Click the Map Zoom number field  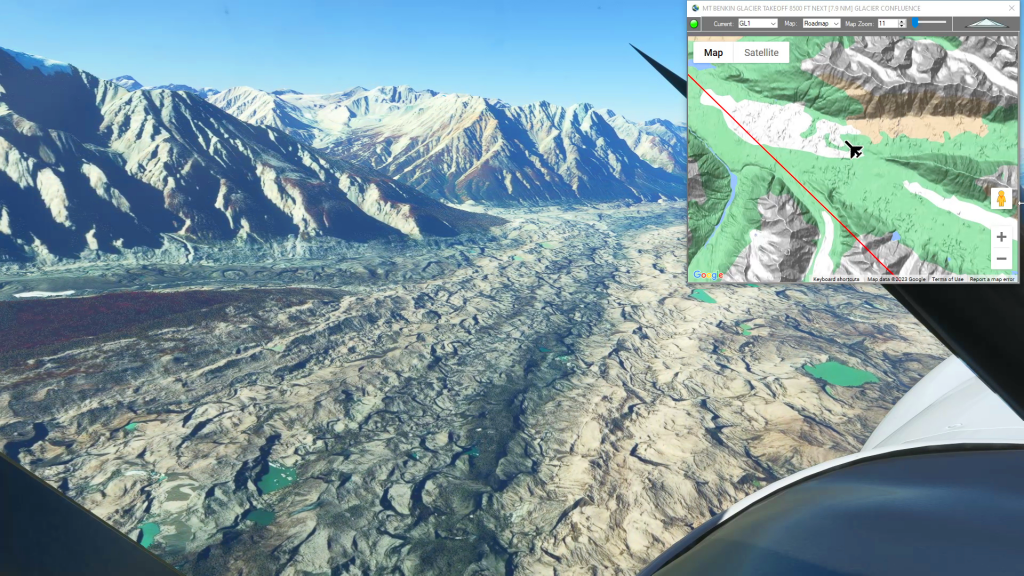(x=886, y=23)
